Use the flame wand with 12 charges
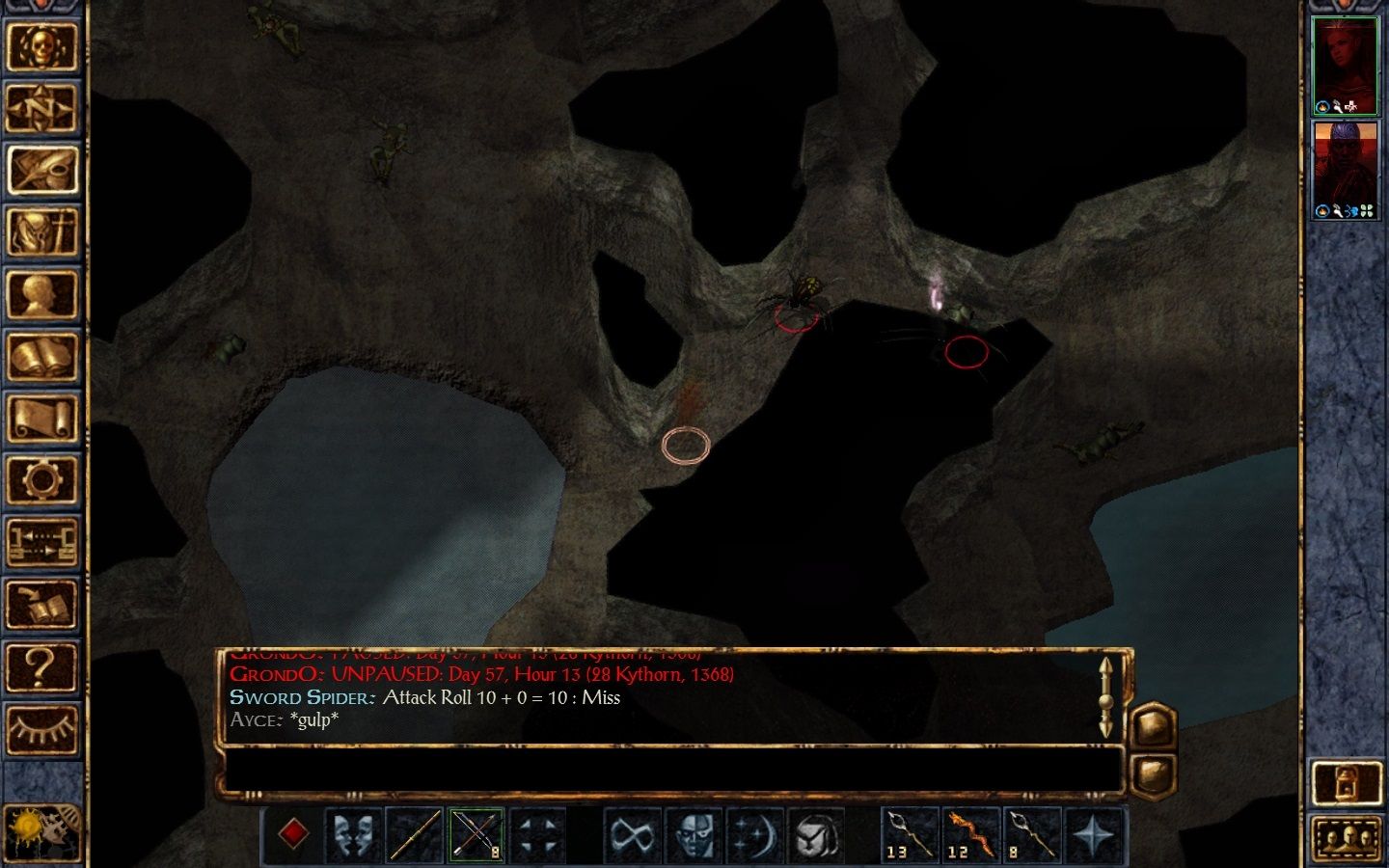Screen dimensions: 1389x868 point(970,834)
